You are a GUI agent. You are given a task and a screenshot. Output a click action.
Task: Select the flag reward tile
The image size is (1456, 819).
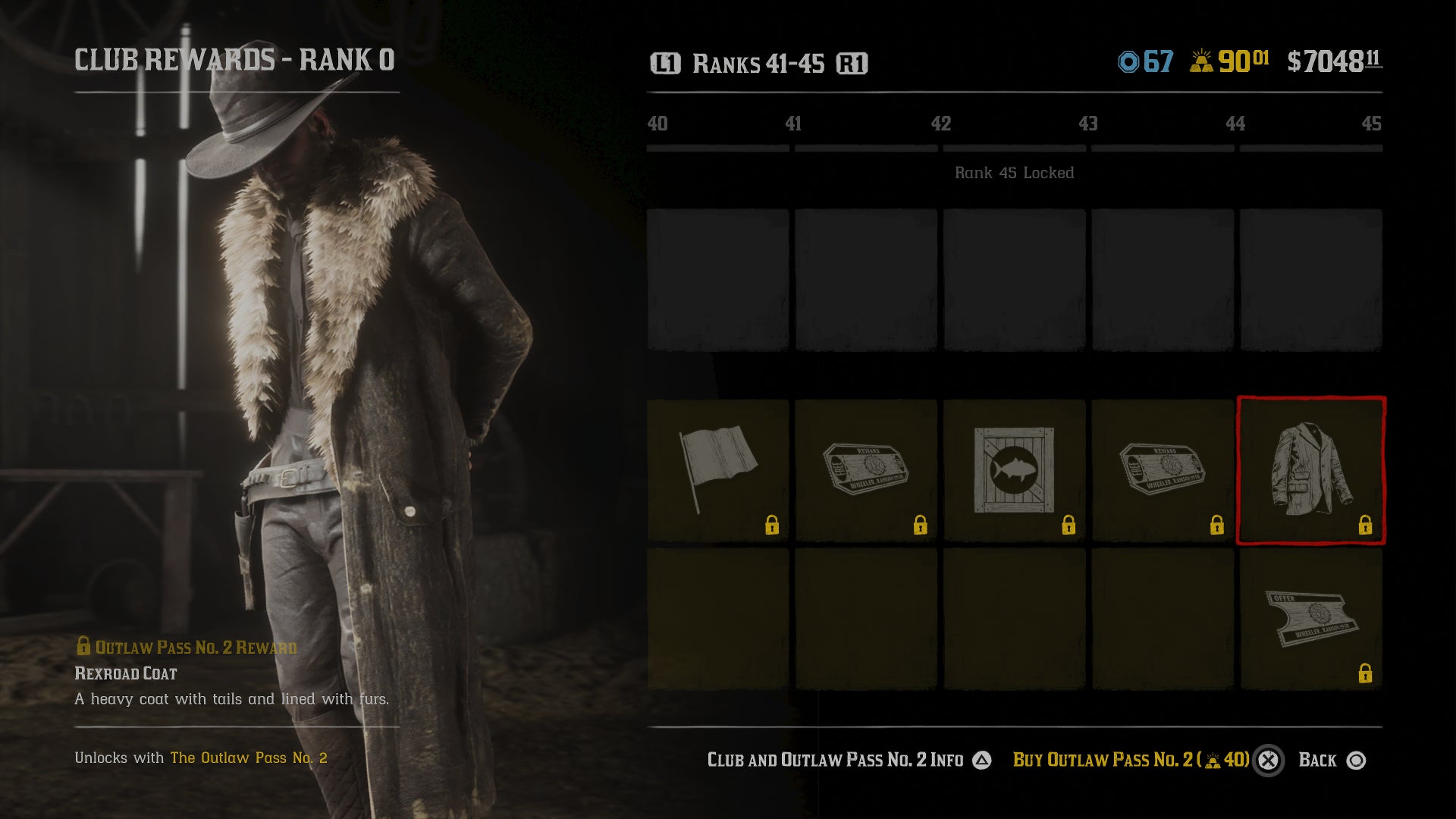click(717, 470)
